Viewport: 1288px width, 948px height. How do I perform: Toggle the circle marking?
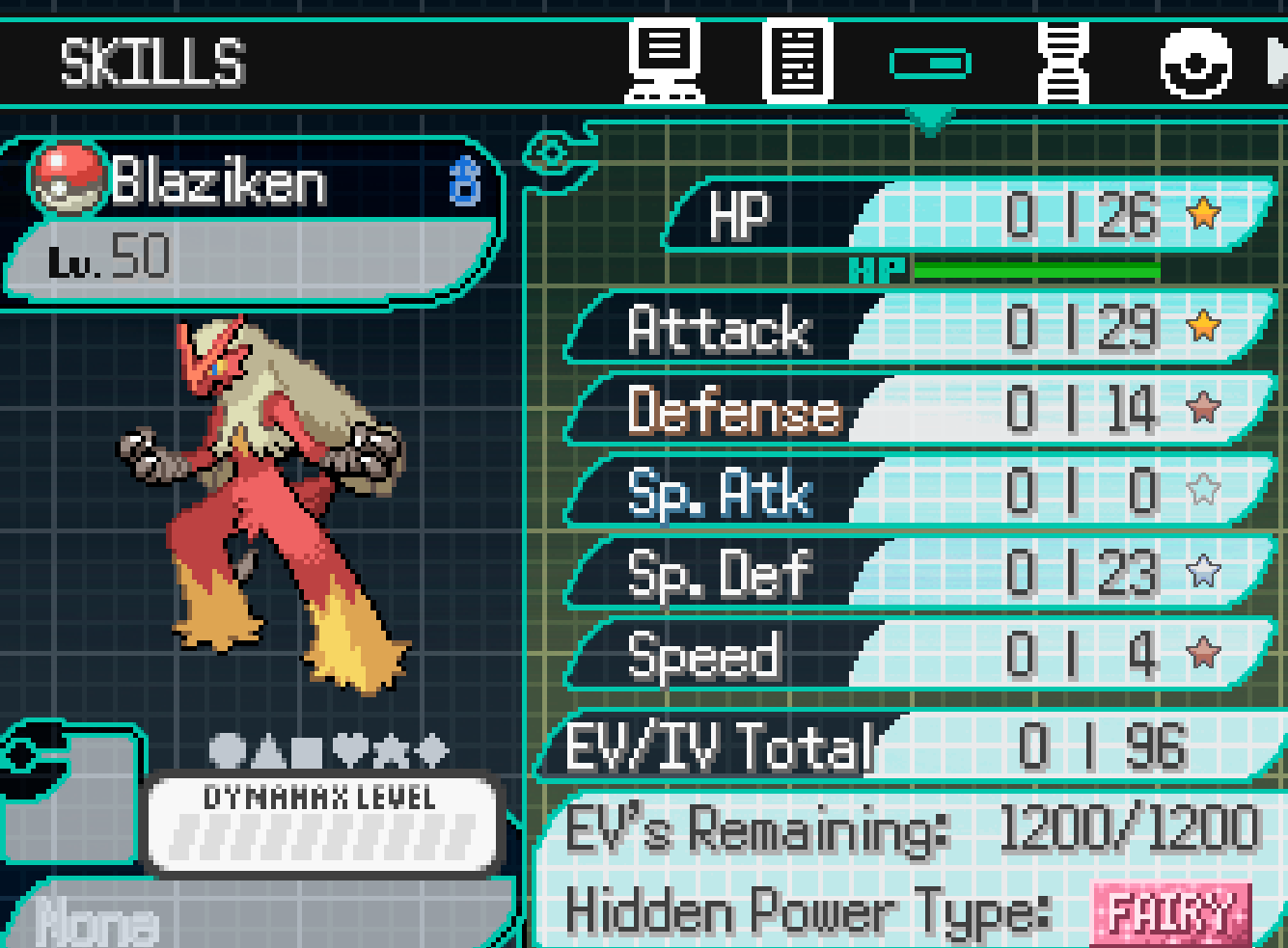(x=227, y=749)
